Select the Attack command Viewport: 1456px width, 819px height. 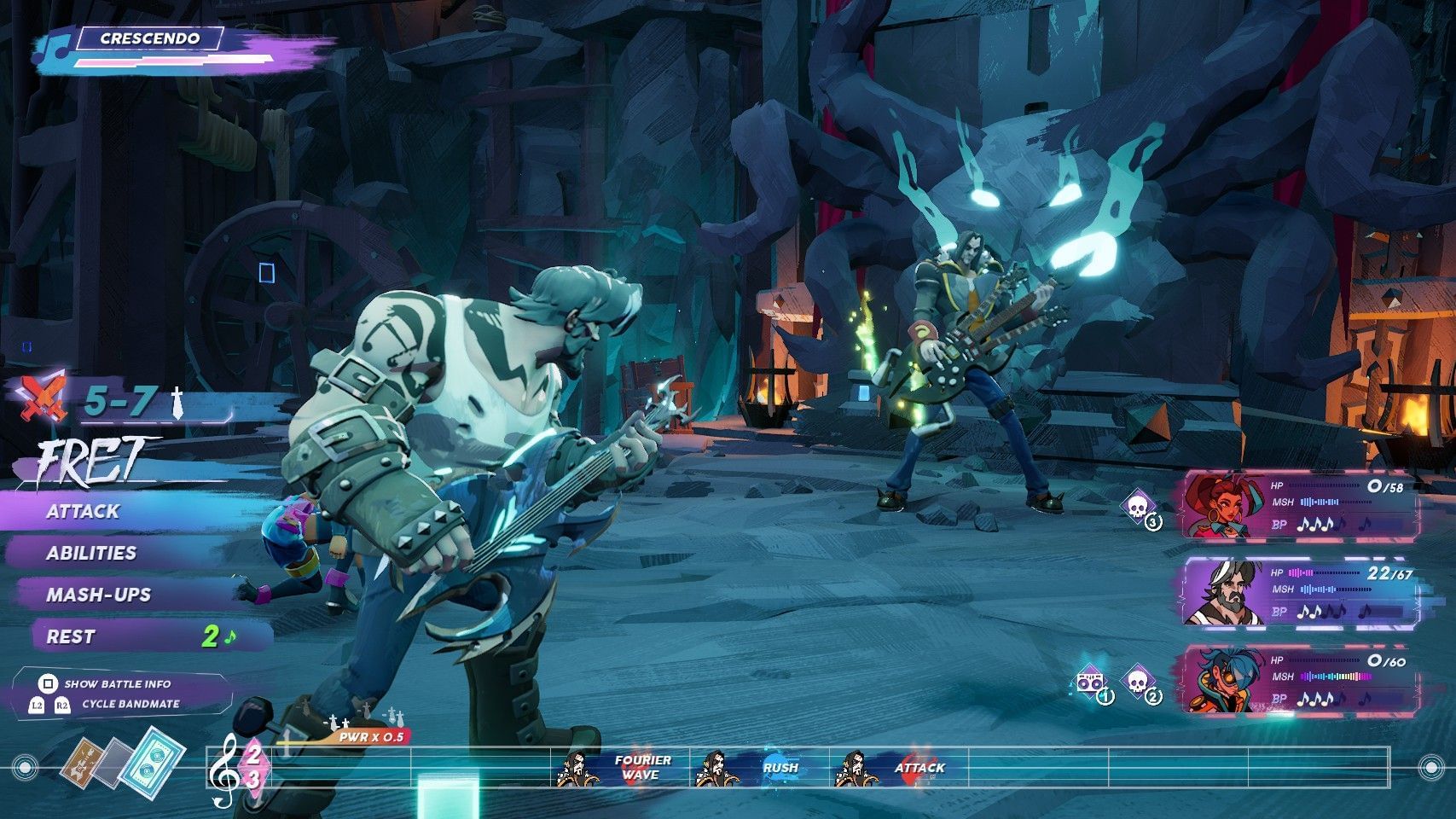(84, 512)
